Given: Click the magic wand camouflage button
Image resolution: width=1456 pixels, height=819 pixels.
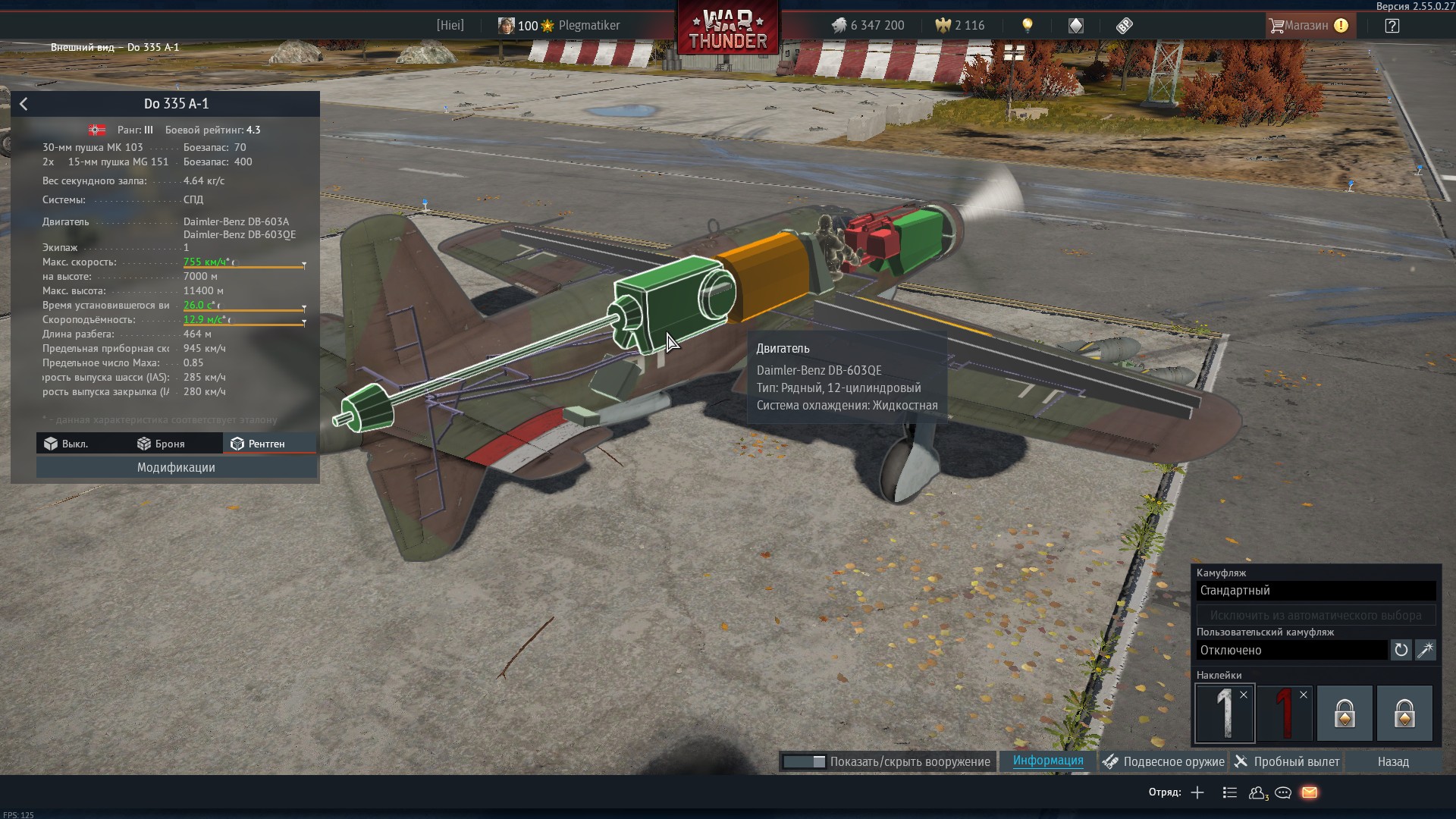Looking at the screenshot, I should tap(1426, 650).
